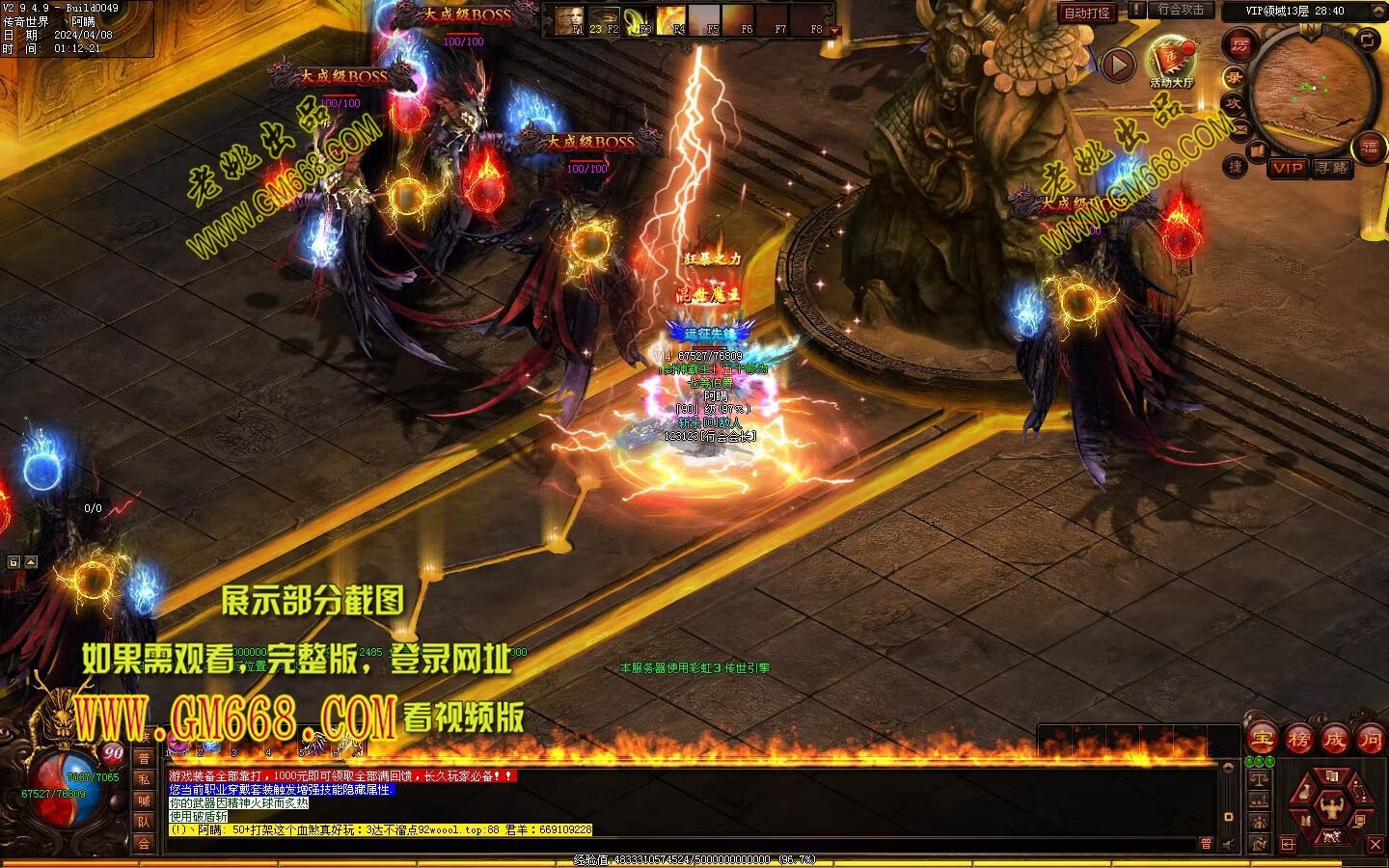Image resolution: width=1389 pixels, height=868 pixels.
Task: Switch chat to 队 team channel
Action: [x=144, y=822]
